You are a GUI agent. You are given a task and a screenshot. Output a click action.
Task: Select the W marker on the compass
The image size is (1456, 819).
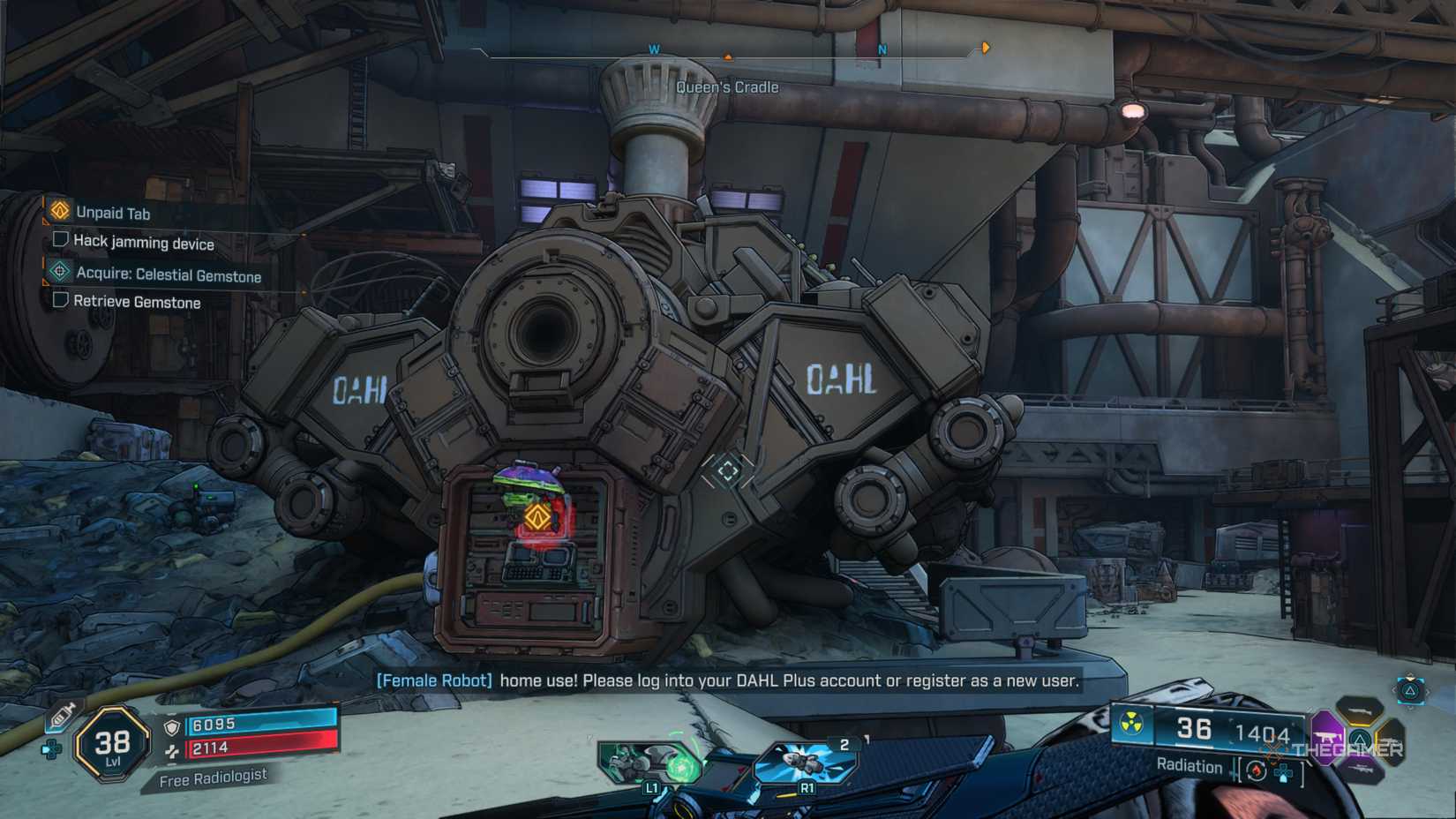tap(653, 50)
